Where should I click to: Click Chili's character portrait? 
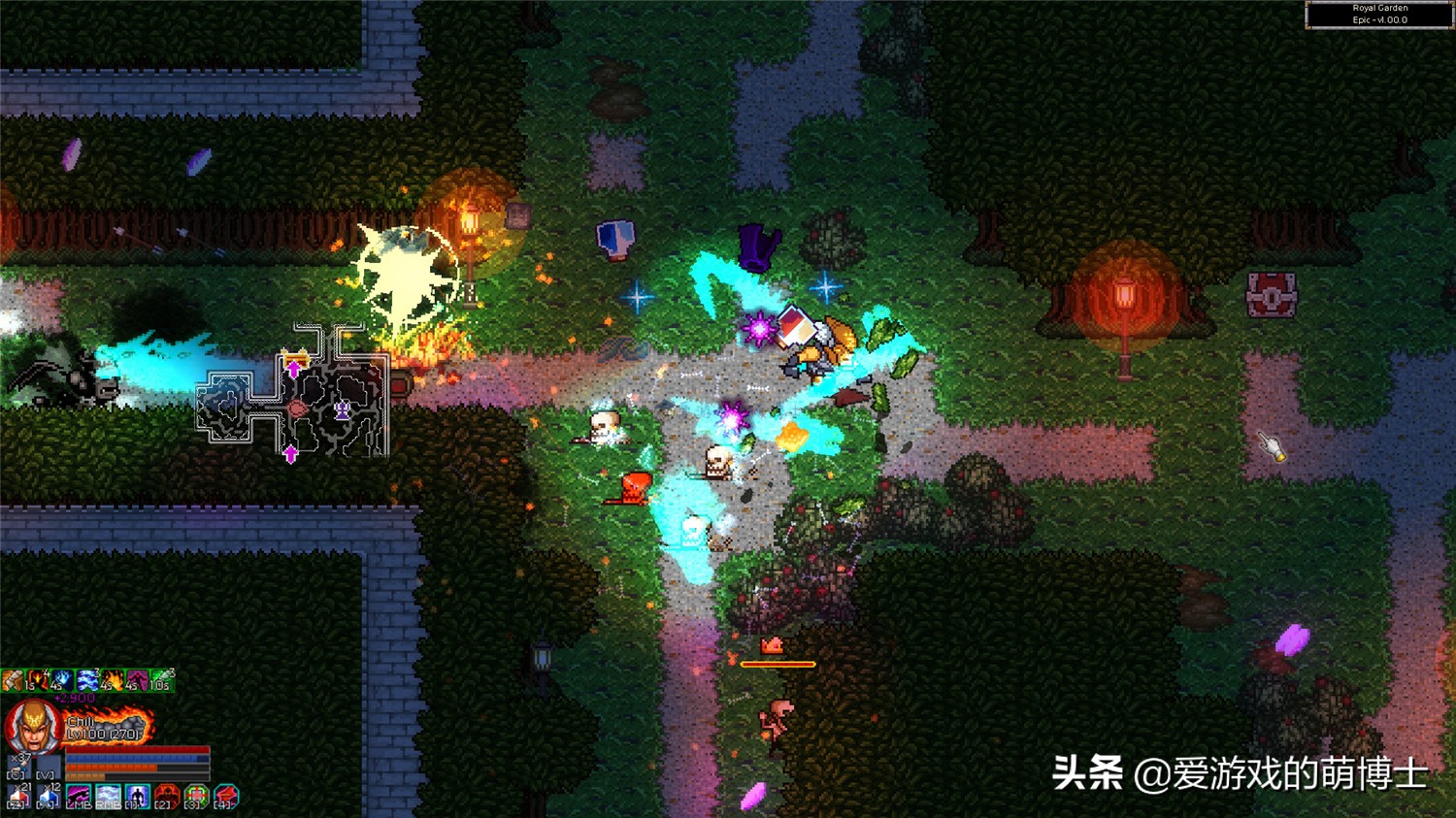(31, 727)
